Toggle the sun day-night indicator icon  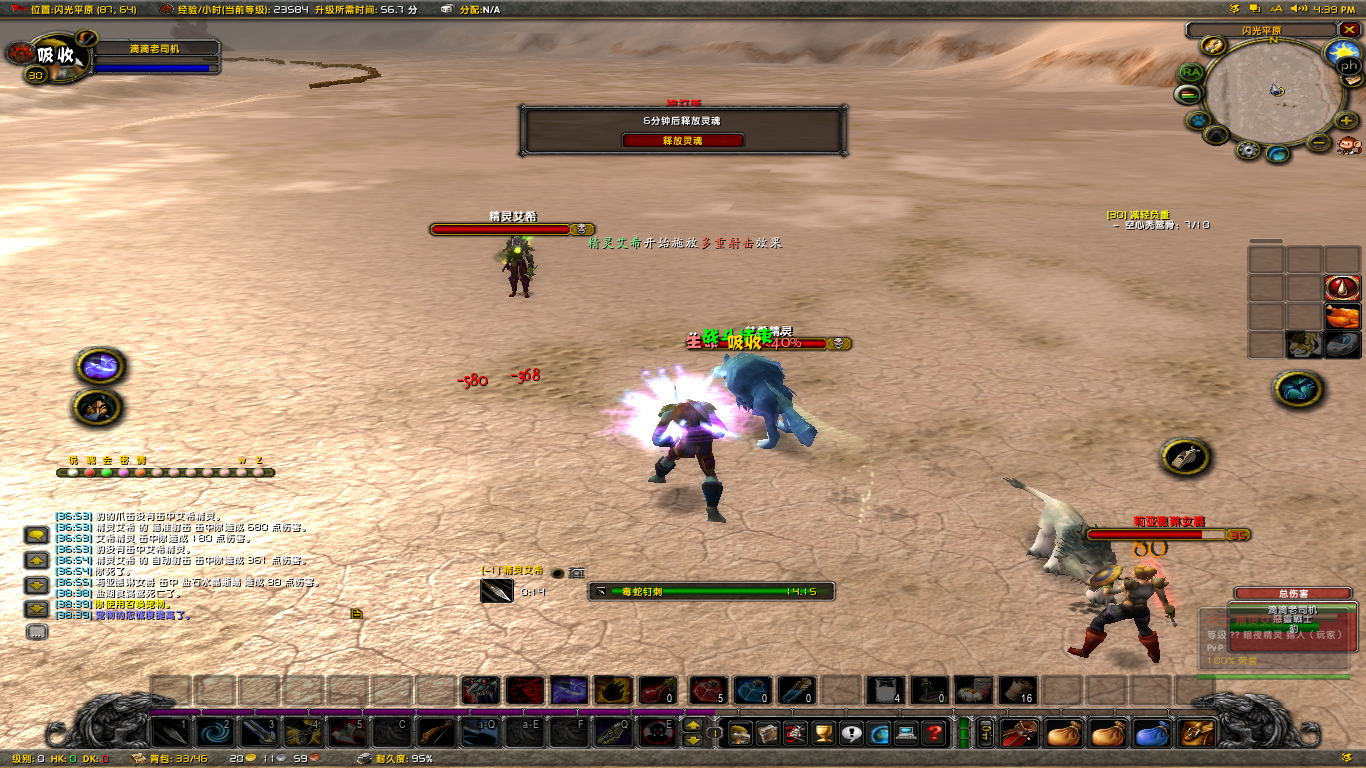click(1342, 50)
